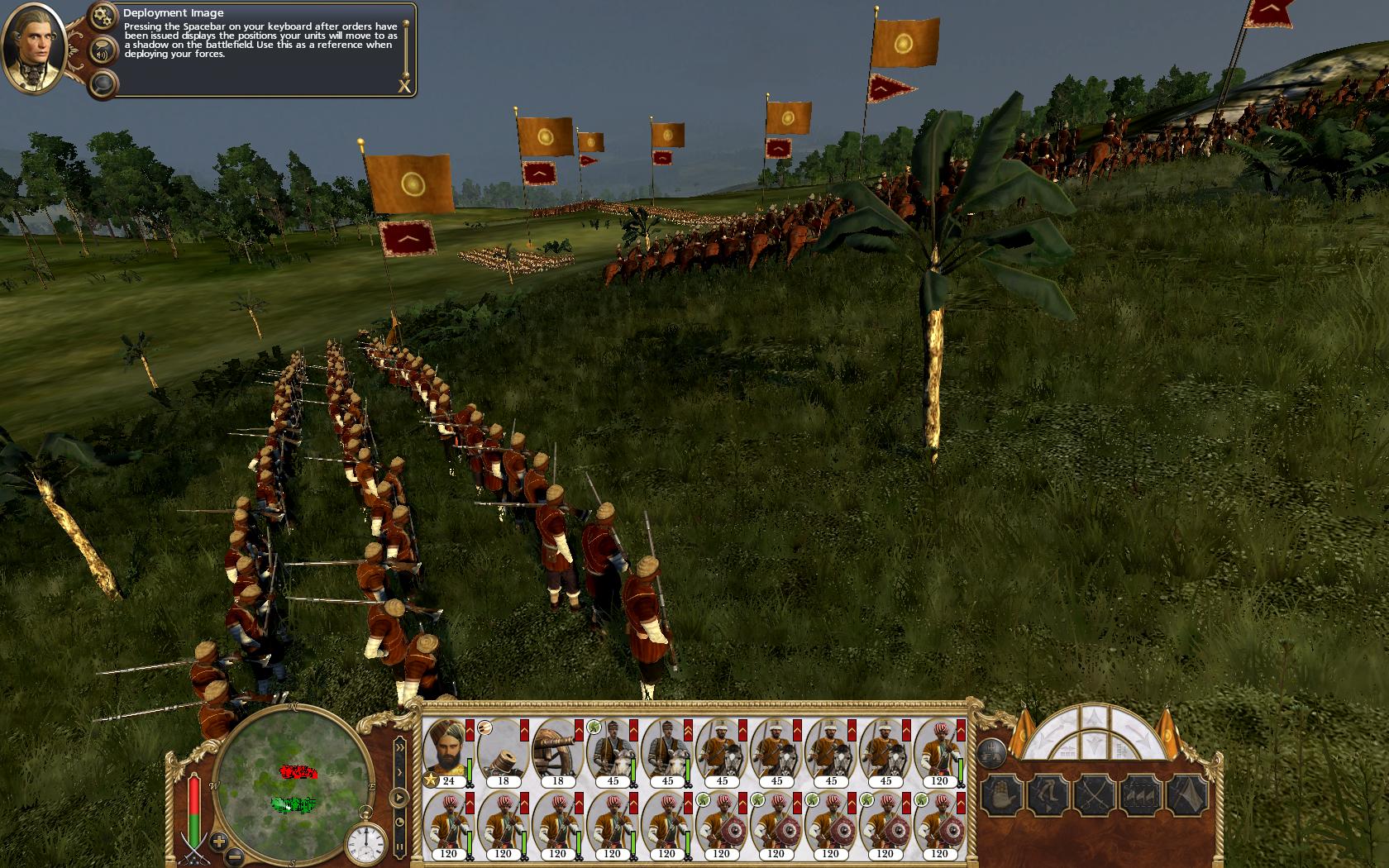This screenshot has width=1389, height=868.
Task: Click the halt order hand icon
Action: tap(1001, 795)
